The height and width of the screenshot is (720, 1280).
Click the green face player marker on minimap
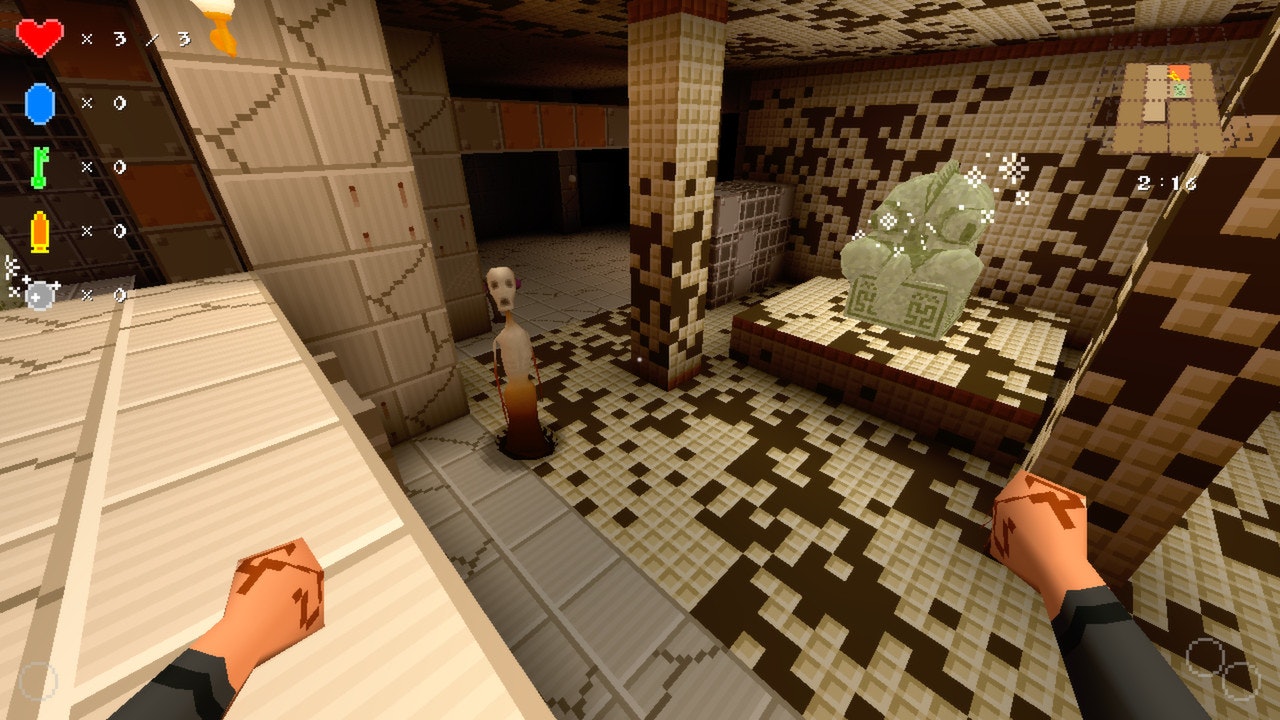pos(1179,89)
